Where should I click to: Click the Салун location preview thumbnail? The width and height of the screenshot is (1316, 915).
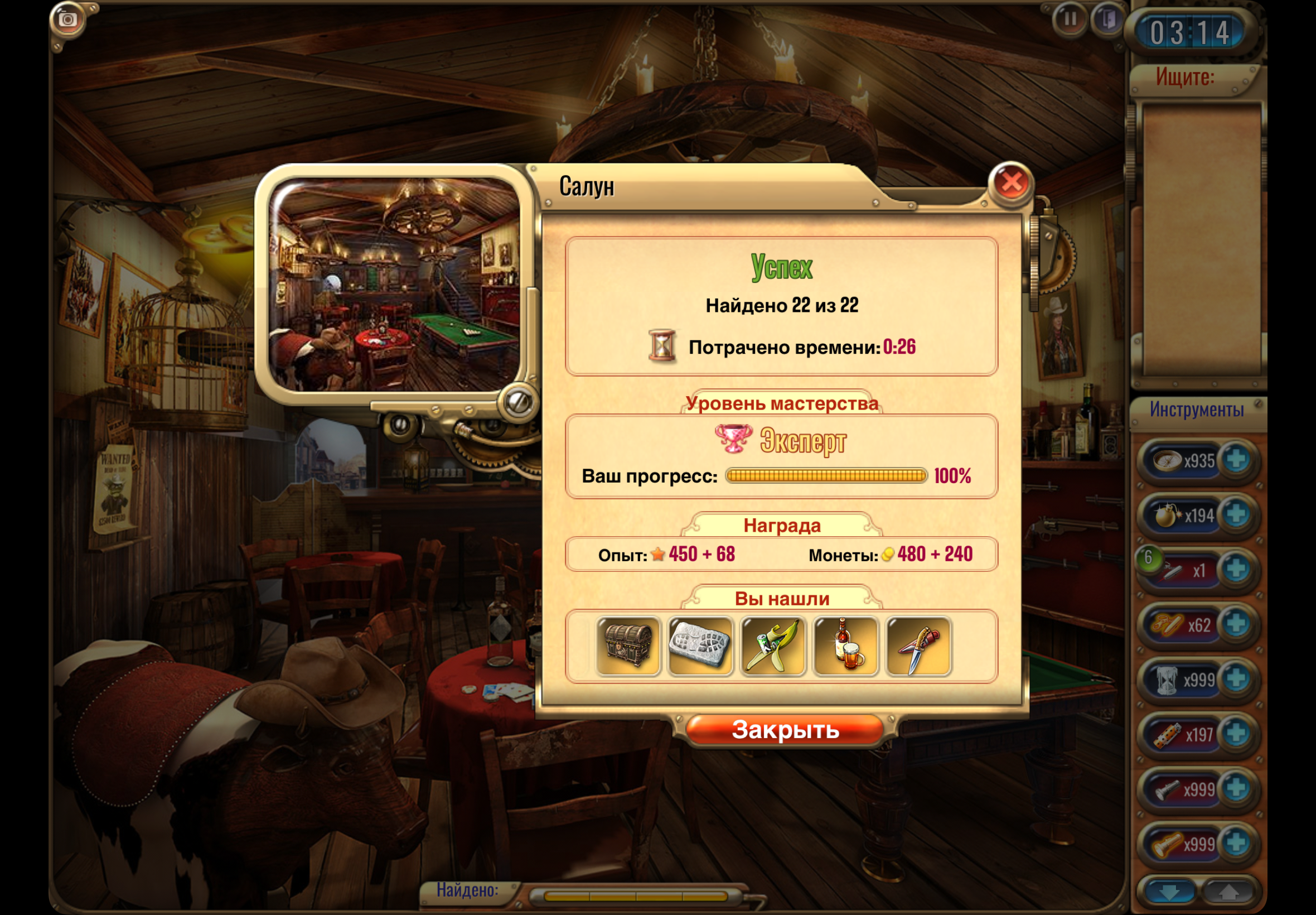[395, 285]
